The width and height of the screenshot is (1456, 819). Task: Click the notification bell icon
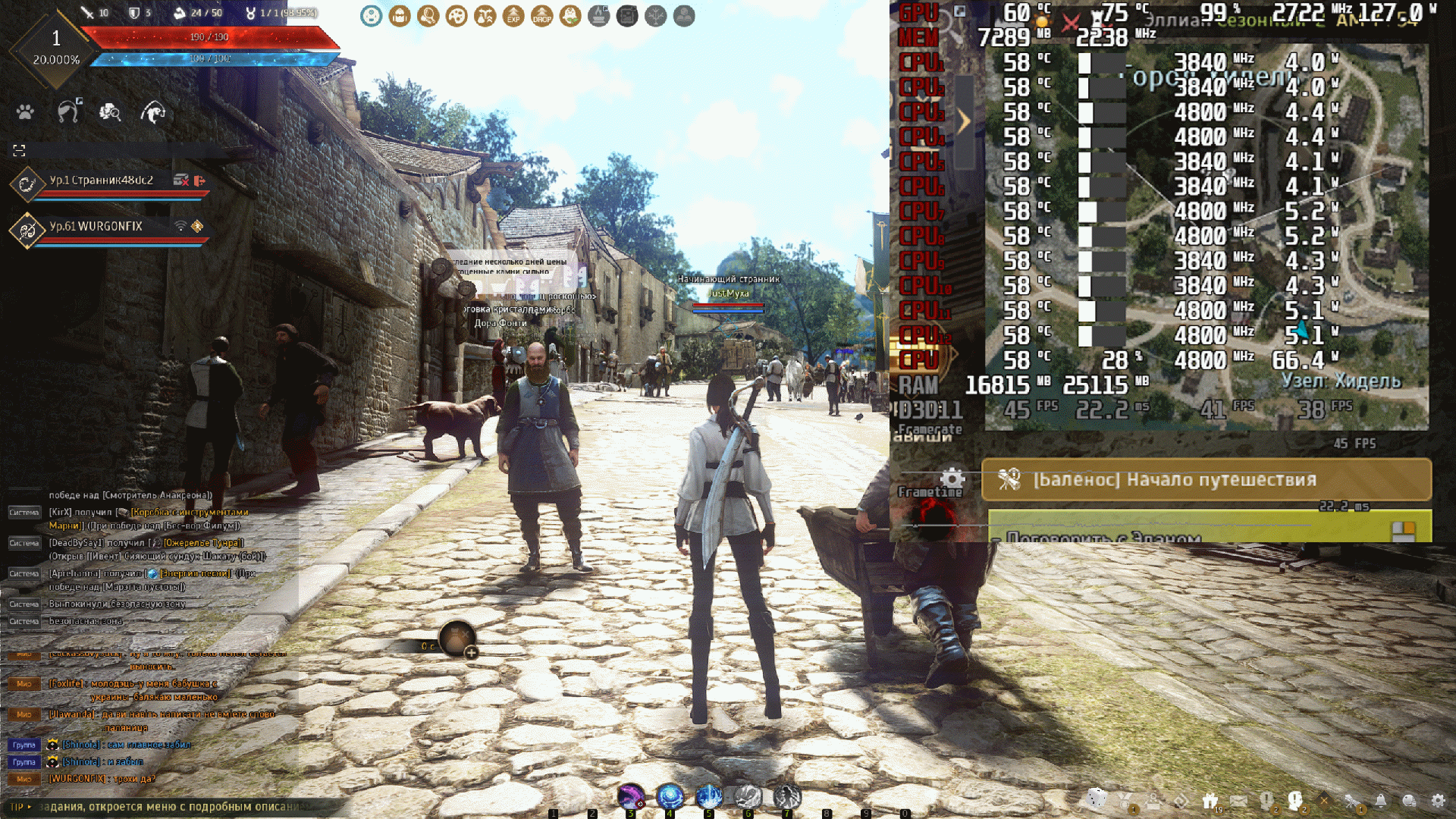click(x=1381, y=801)
